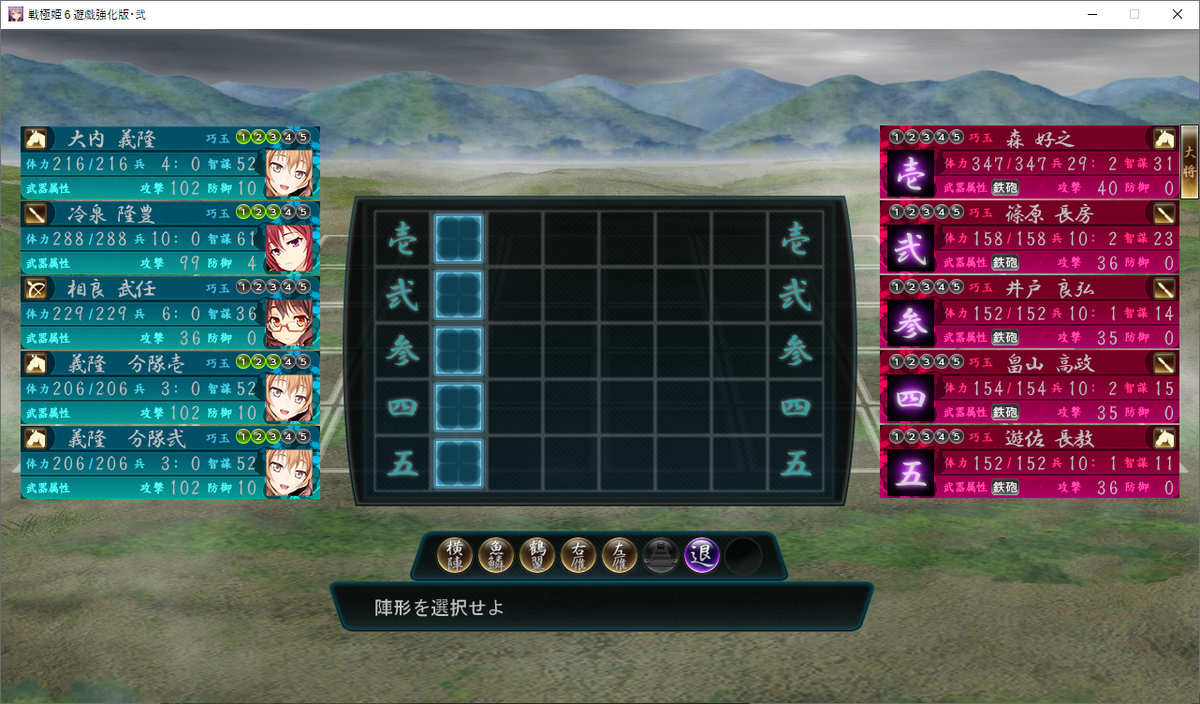Choose the 左雁 formation

coord(619,555)
